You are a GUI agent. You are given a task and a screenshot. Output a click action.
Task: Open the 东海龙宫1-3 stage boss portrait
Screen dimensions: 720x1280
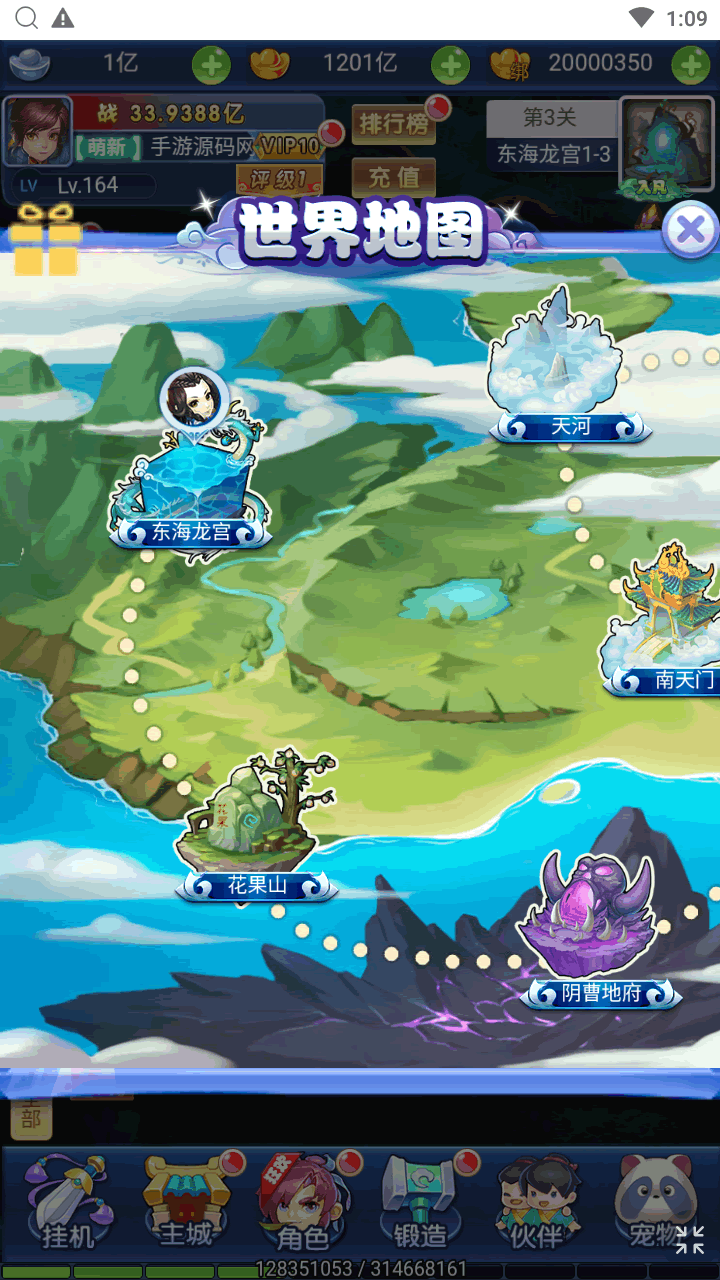pyautogui.click(x=657, y=146)
